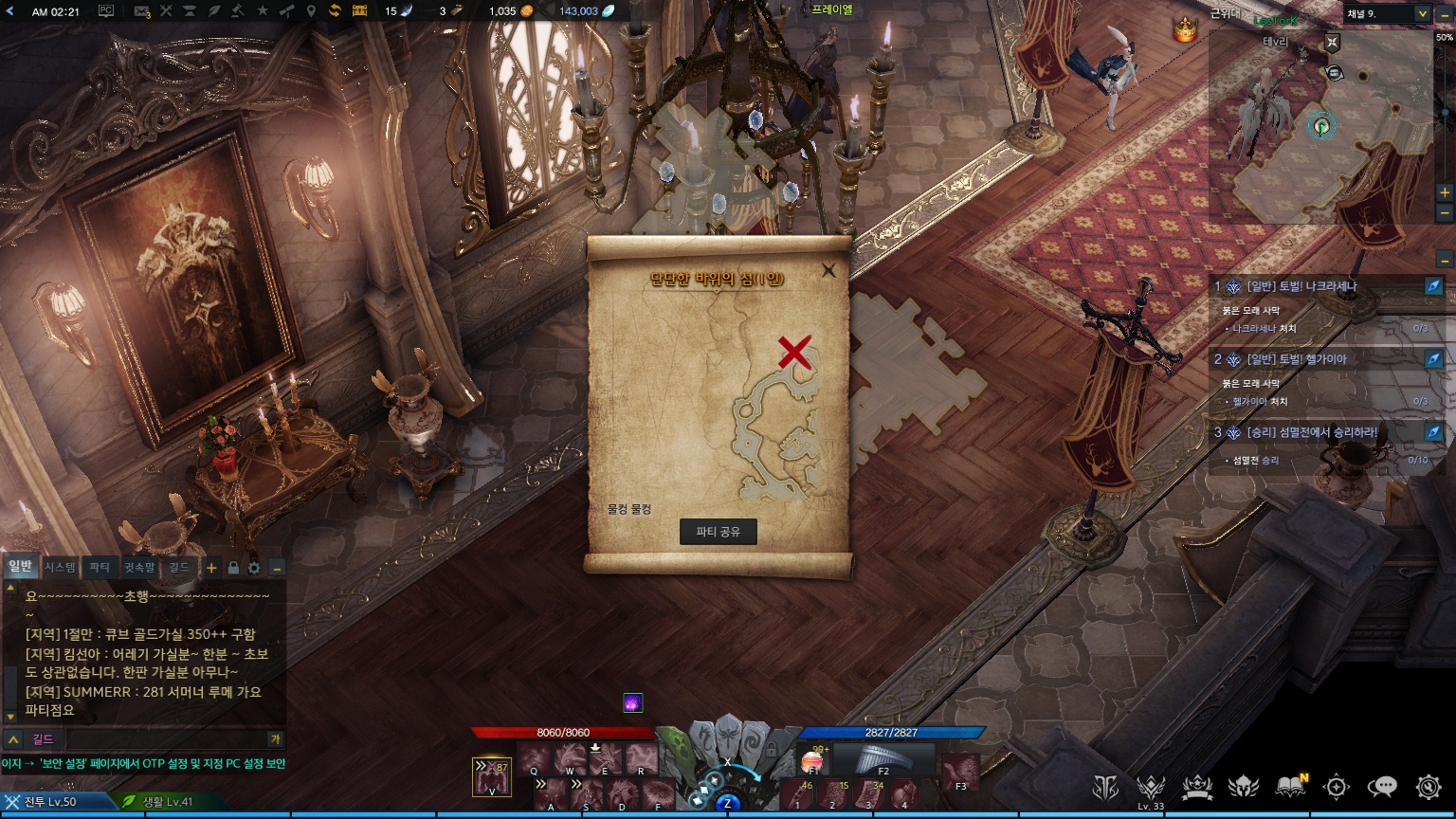The height and width of the screenshot is (819, 1456).
Task: Use the F1 potion quick slot
Action: (x=813, y=761)
